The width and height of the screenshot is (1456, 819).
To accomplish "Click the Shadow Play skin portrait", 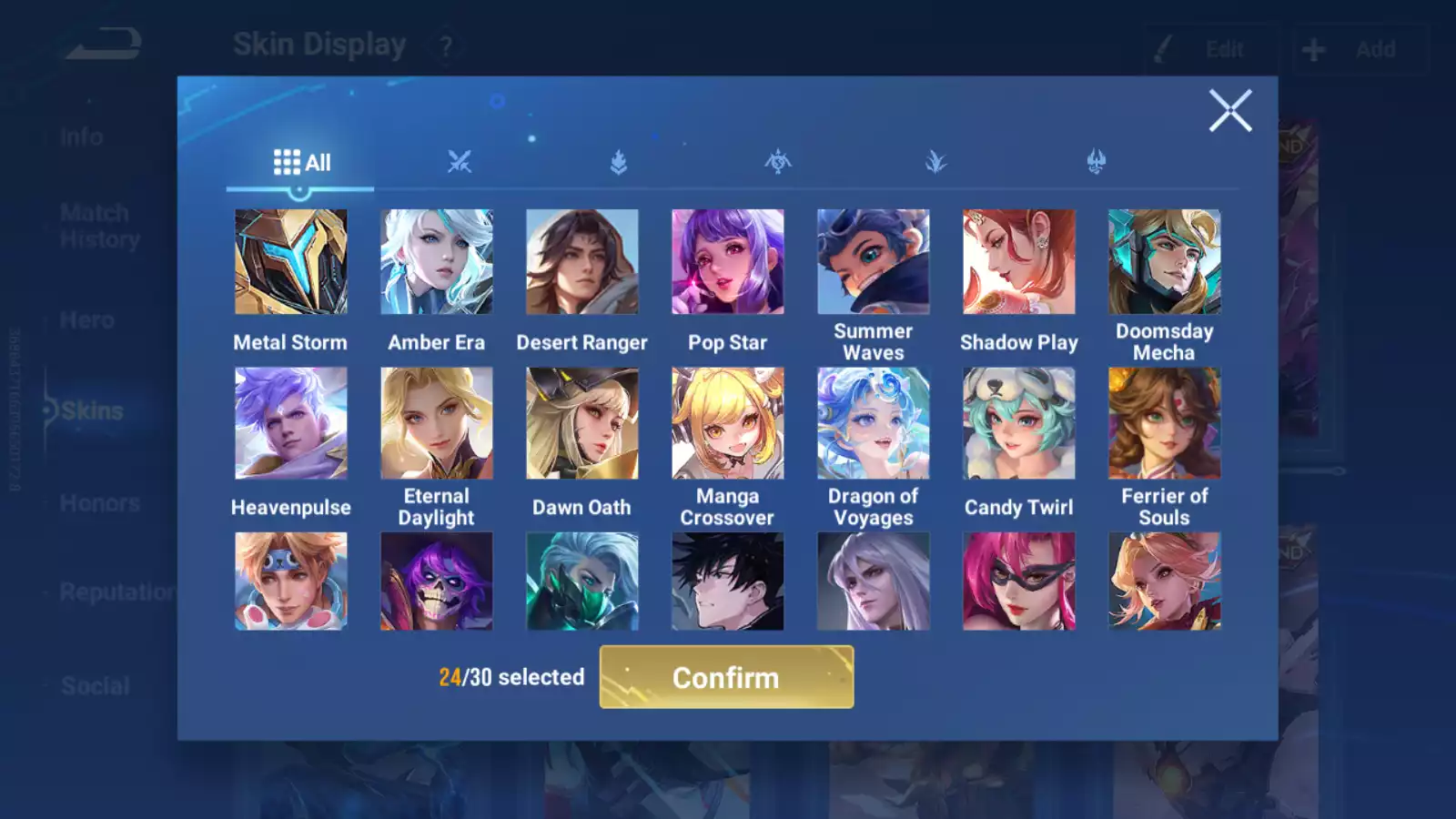I will pos(1019,261).
